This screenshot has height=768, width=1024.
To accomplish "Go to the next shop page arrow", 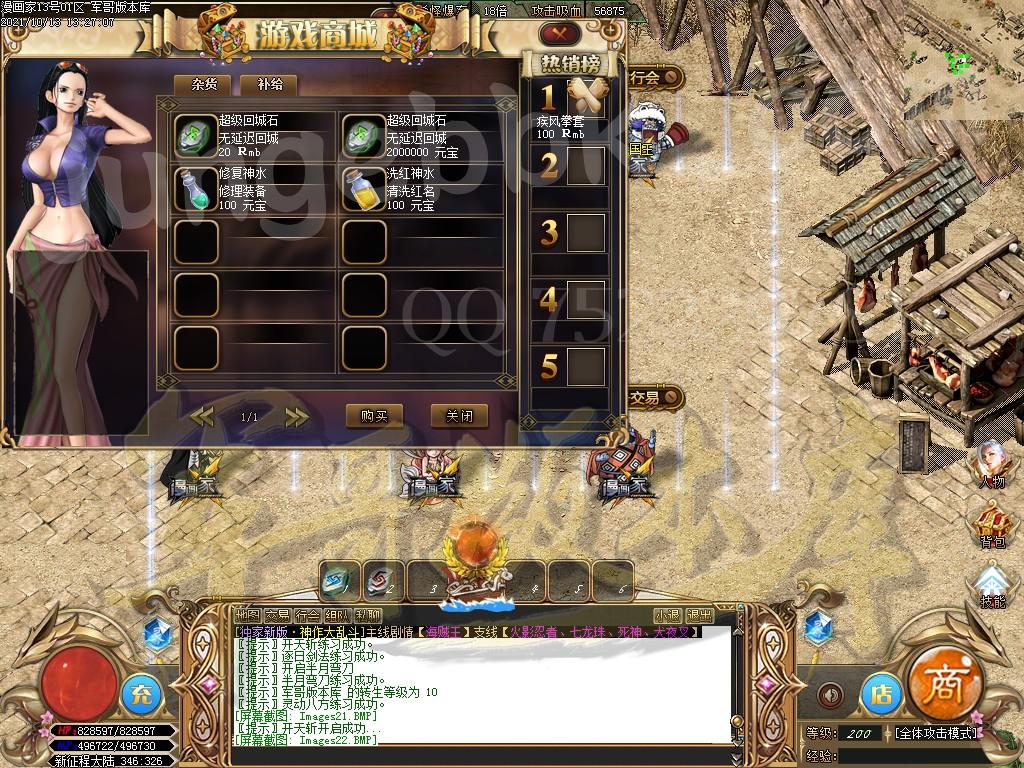I will pos(296,416).
